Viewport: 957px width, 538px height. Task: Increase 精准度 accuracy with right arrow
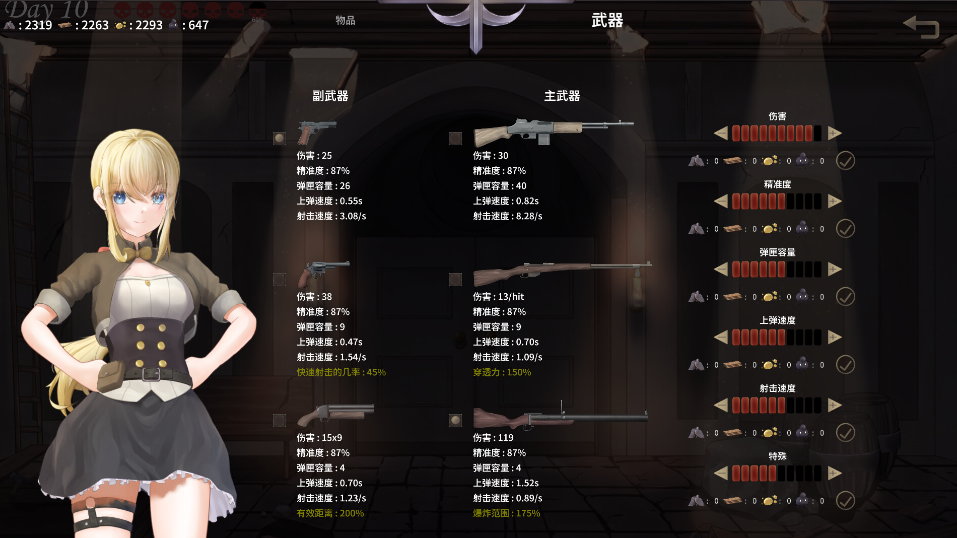pos(835,201)
